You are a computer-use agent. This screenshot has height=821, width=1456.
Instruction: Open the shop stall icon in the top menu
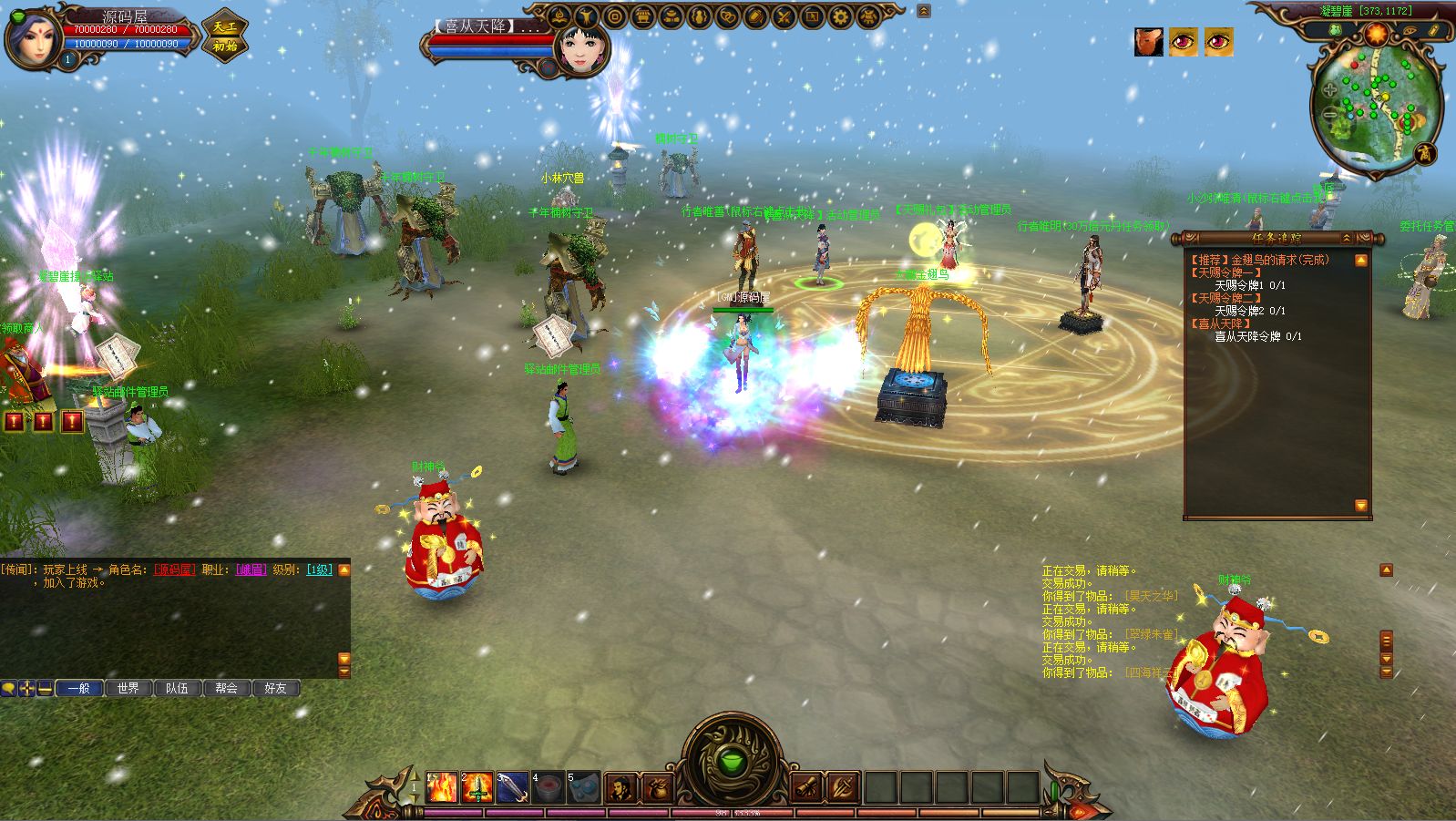[x=643, y=16]
